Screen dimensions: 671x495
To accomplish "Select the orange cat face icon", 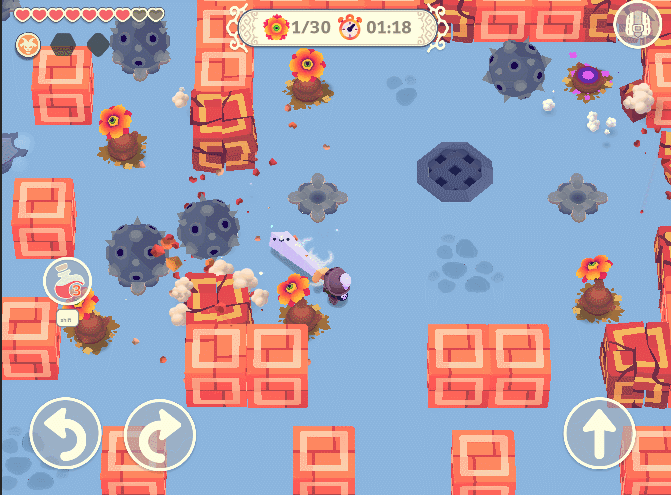I will (27, 44).
